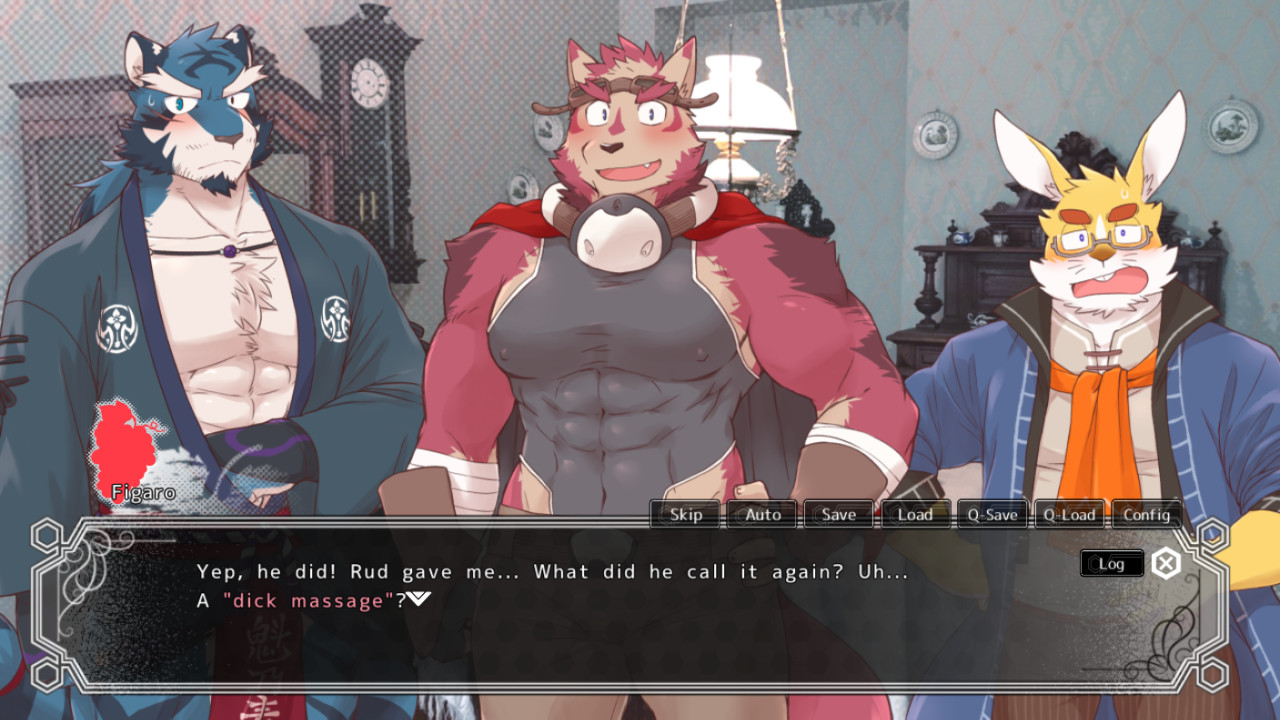Click the Skip button
The height and width of the screenshot is (720, 1280).
click(685, 514)
